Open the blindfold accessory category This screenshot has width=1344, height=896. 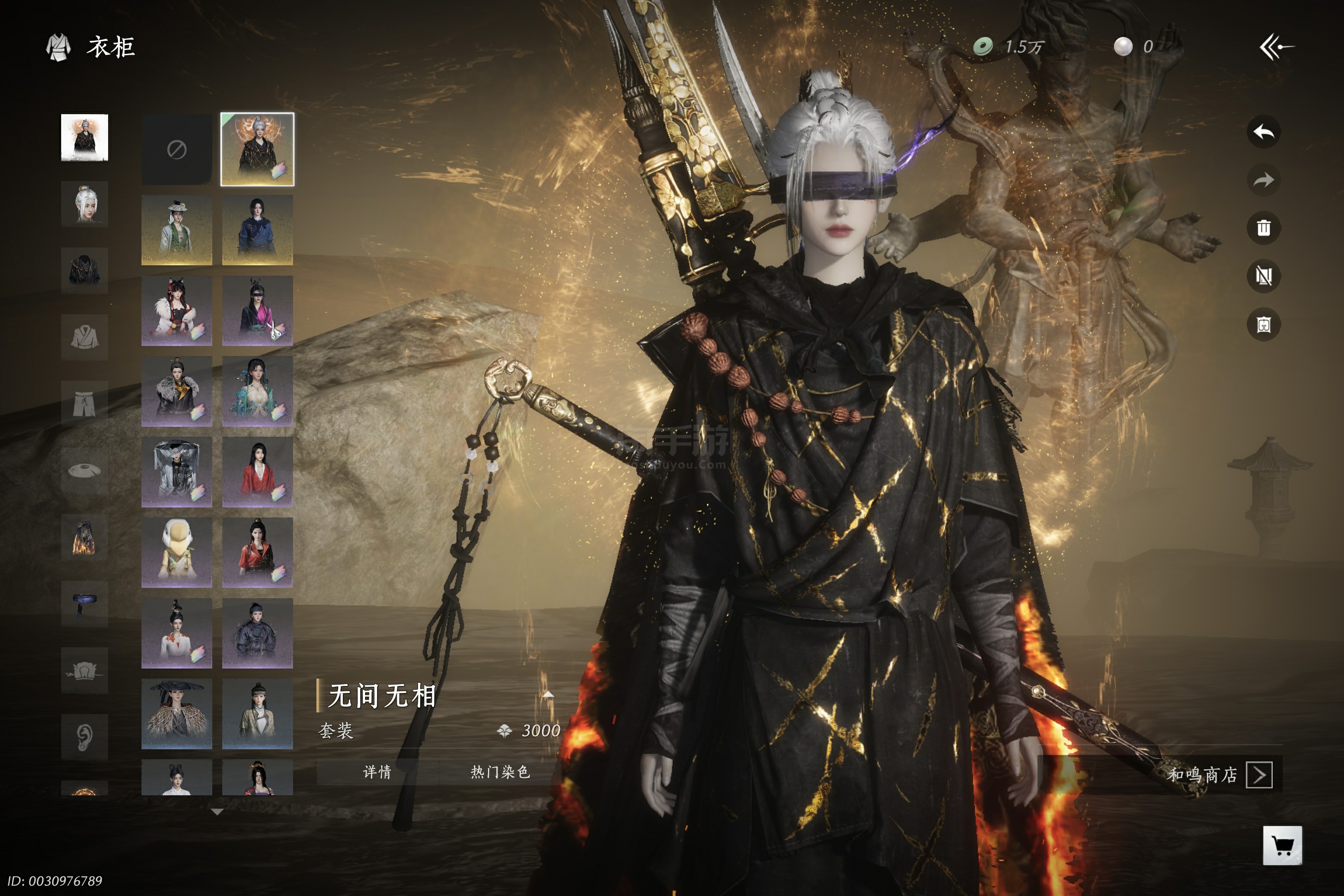[x=85, y=604]
